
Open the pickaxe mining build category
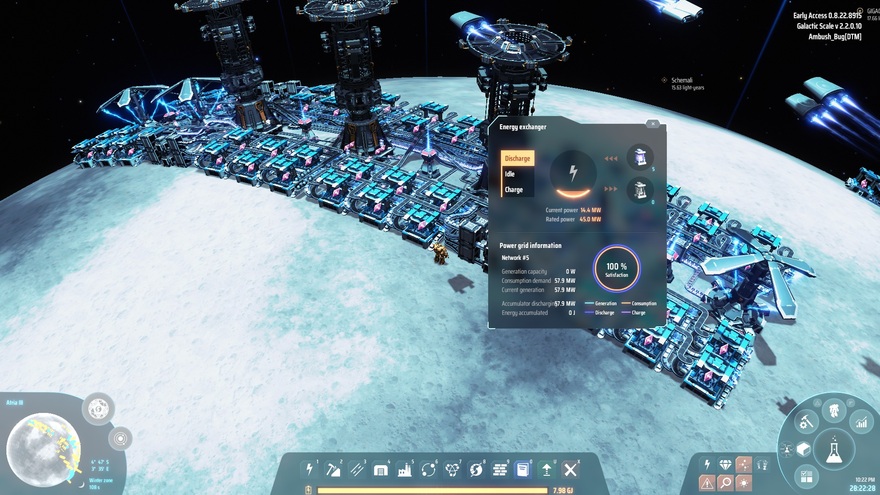[333, 469]
